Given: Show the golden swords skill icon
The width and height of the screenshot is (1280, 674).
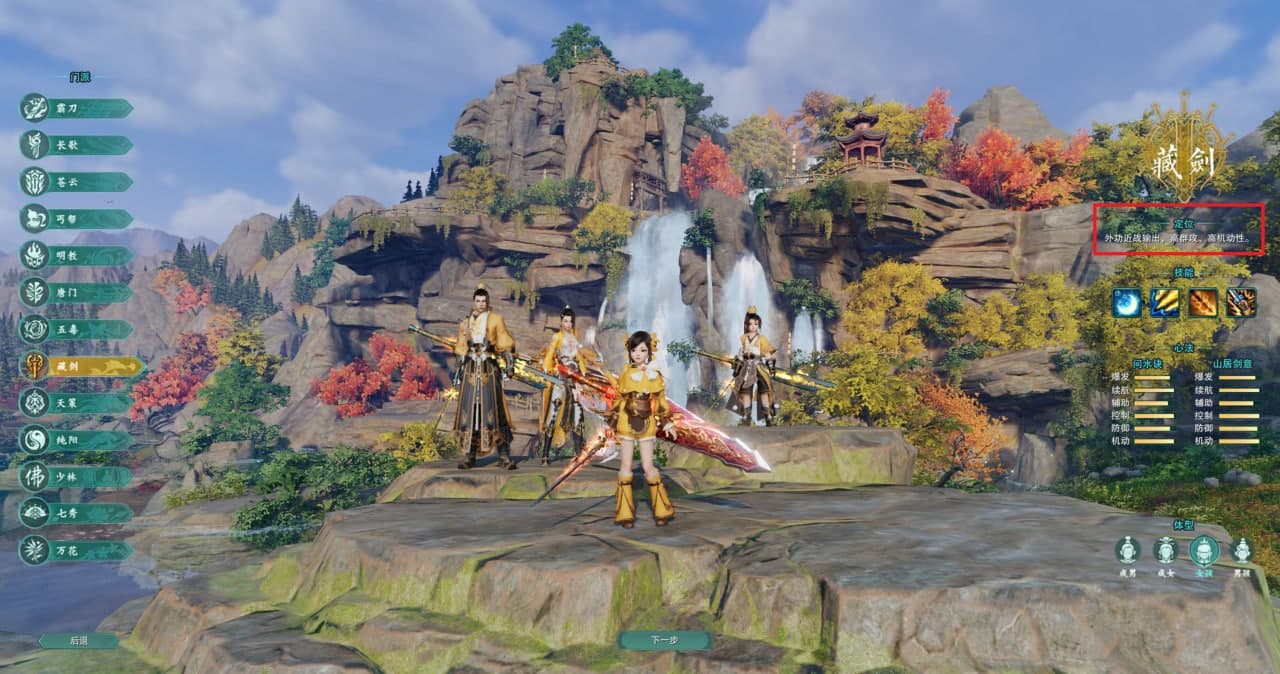Looking at the screenshot, I should coord(1165,302).
